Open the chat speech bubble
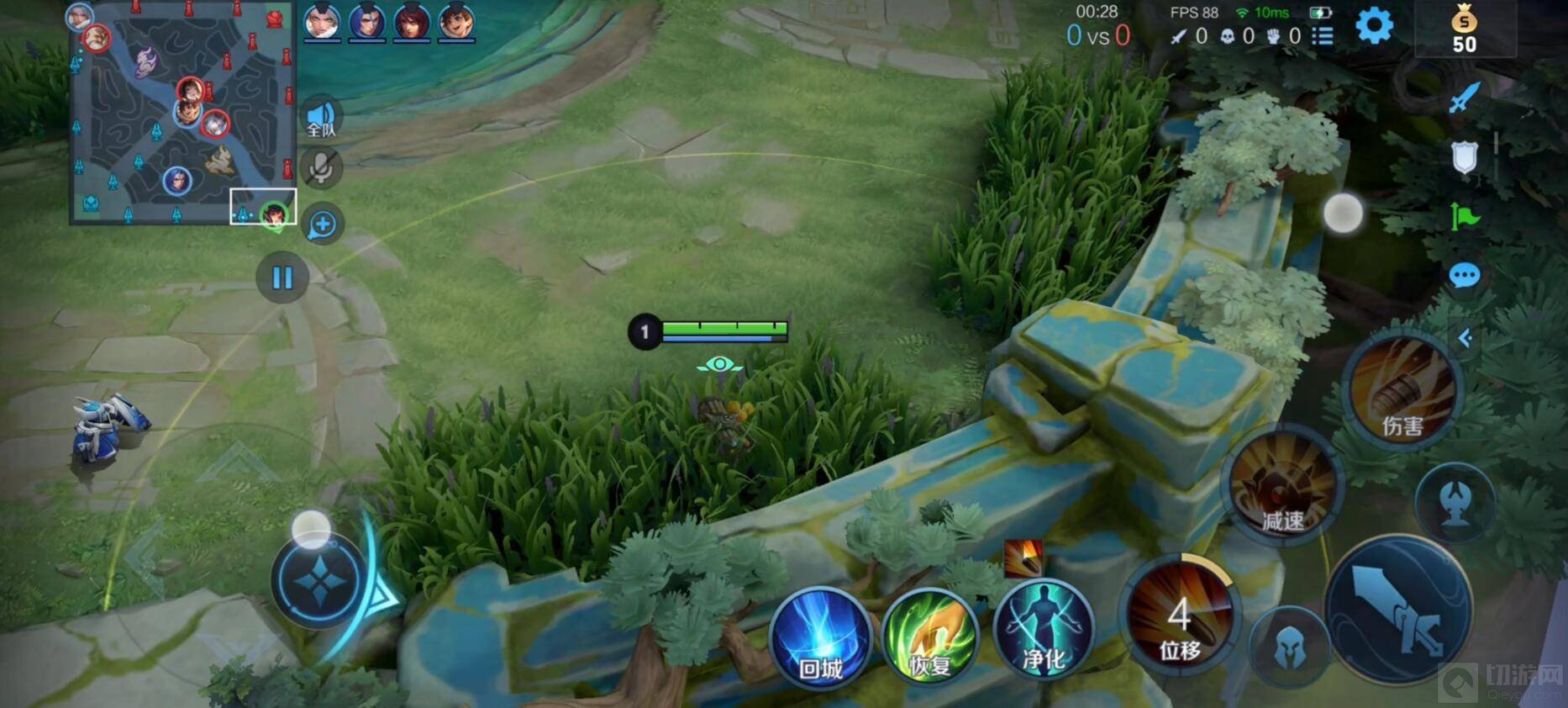Viewport: 1568px width, 708px height. (x=1464, y=276)
